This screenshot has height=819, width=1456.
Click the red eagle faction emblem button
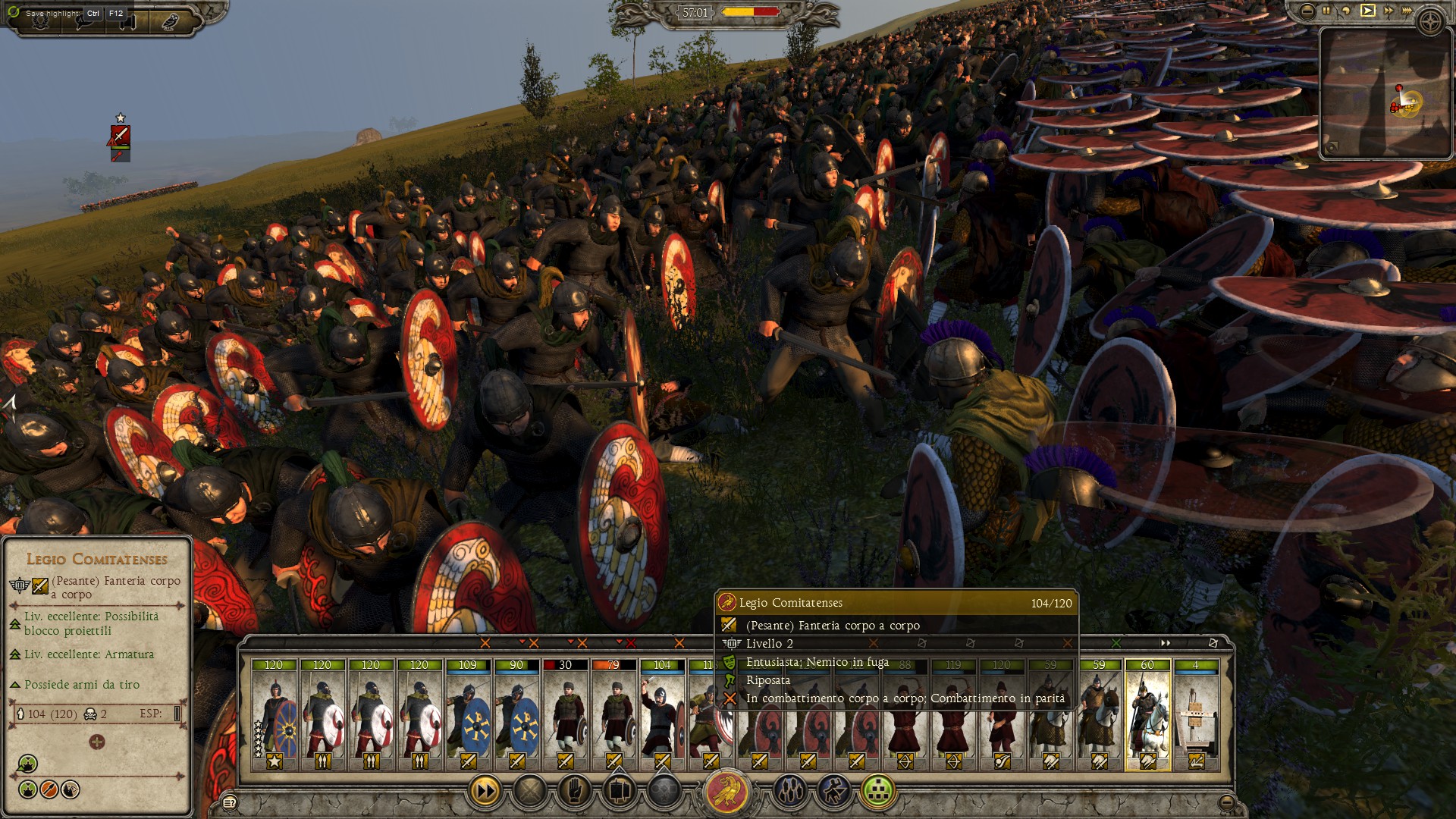728,792
